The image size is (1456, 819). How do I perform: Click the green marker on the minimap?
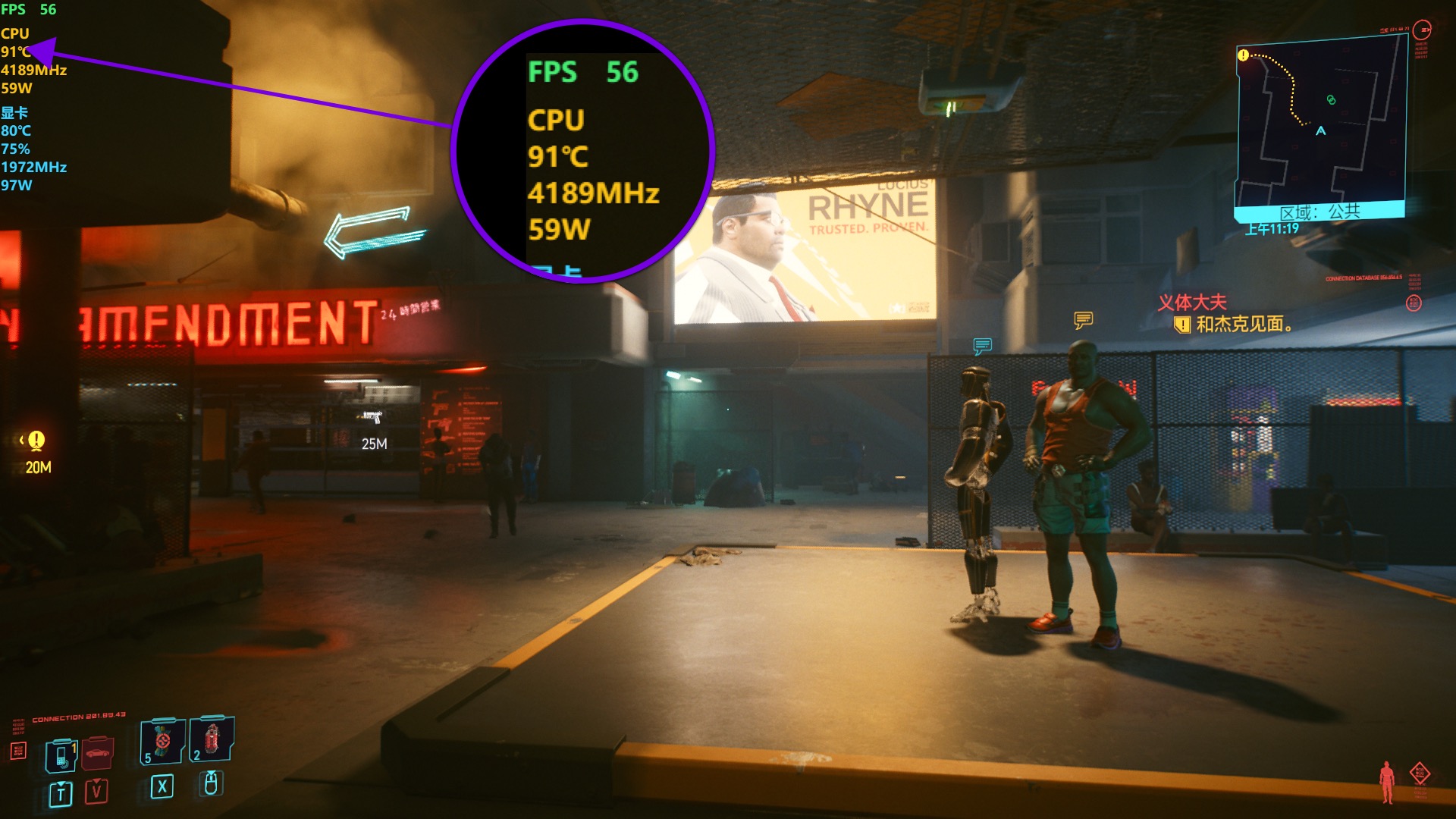1331,99
